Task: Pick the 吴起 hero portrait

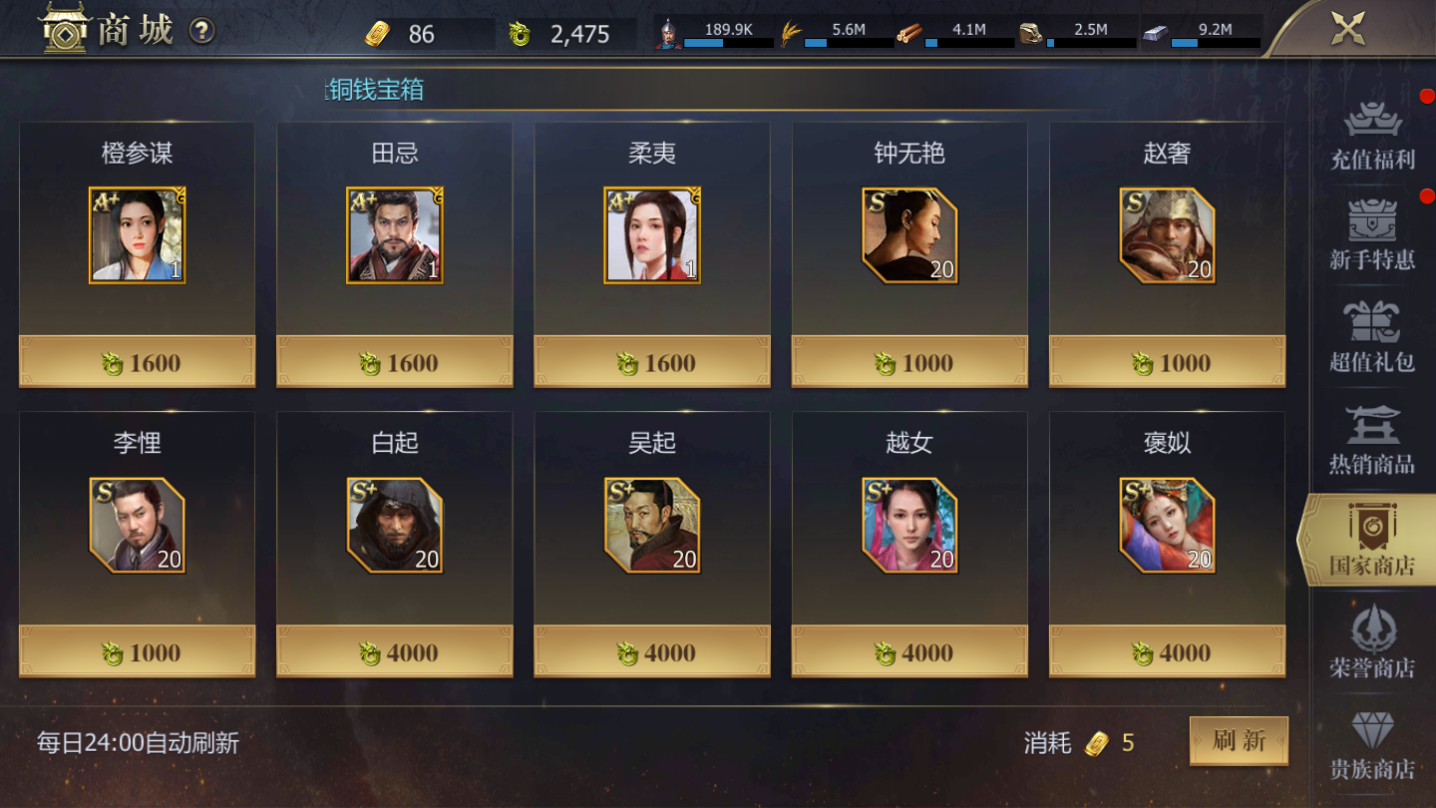Action: point(652,525)
